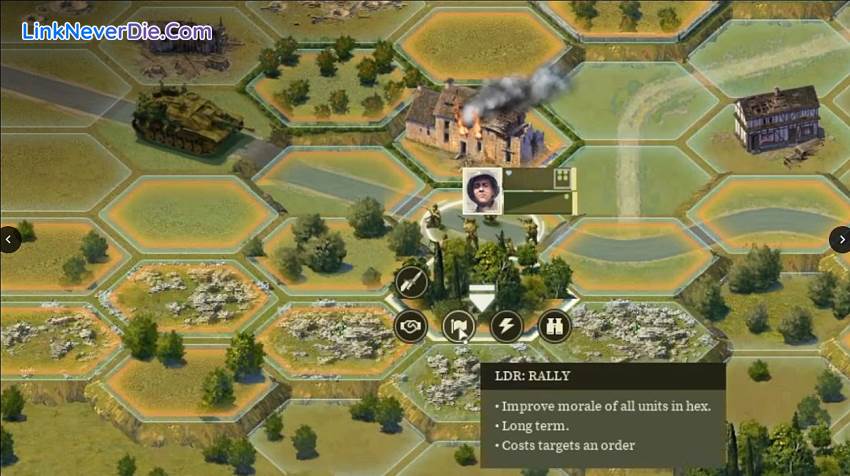
Task: Open the LinkNeverDie.Com watermark link
Action: tap(117, 31)
